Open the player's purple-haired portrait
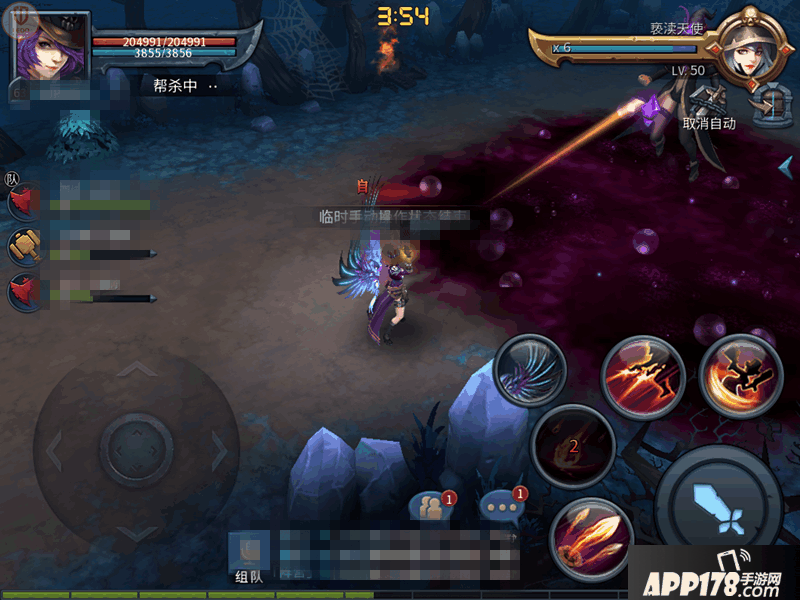Screen dimensions: 800x600 point(50,47)
